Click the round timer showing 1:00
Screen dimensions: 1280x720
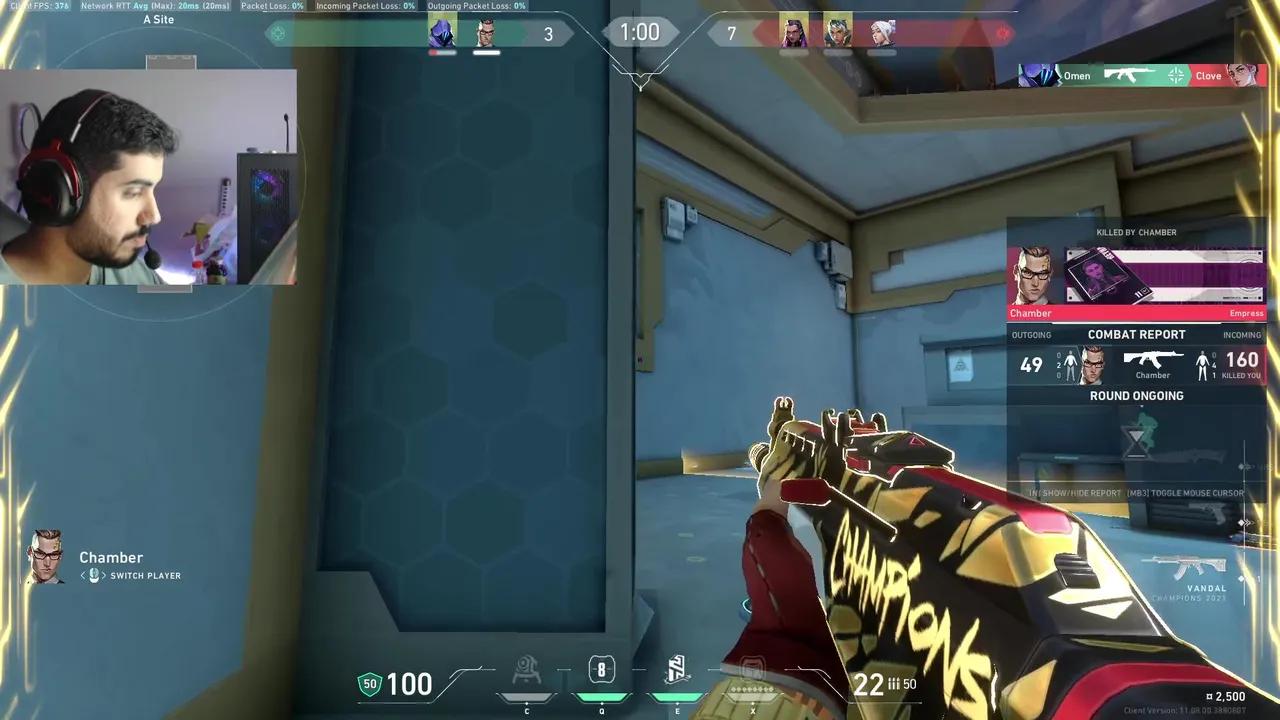tap(640, 32)
